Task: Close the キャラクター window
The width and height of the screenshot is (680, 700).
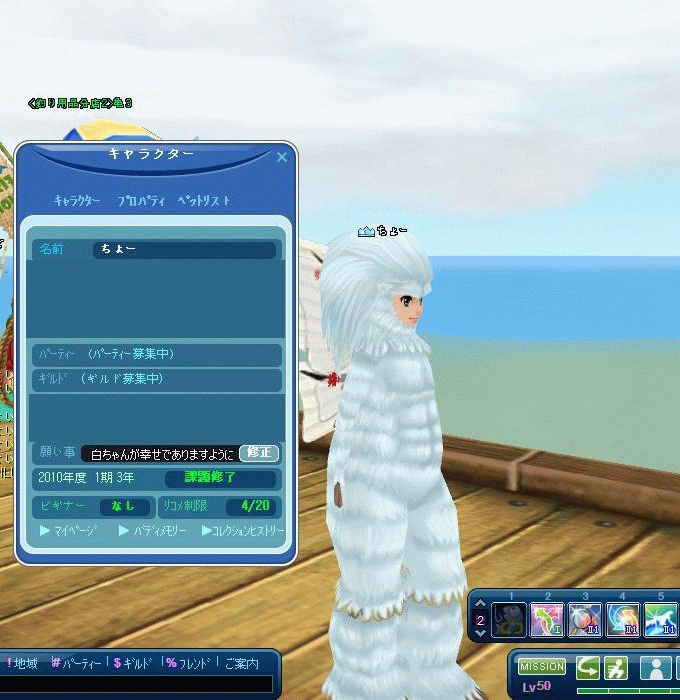Action: point(282,157)
